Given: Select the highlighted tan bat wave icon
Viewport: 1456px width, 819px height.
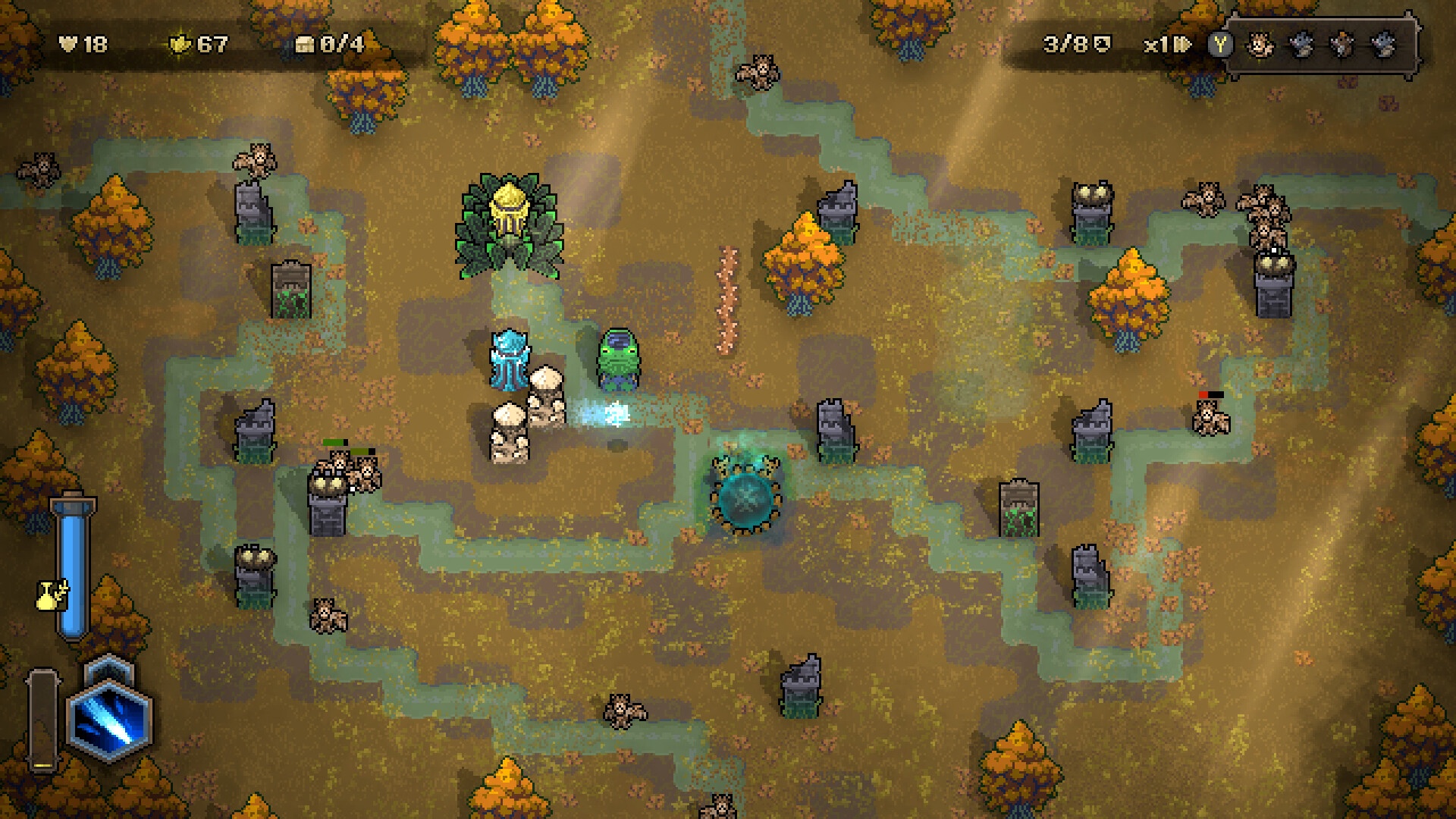Looking at the screenshot, I should pyautogui.click(x=1260, y=45).
